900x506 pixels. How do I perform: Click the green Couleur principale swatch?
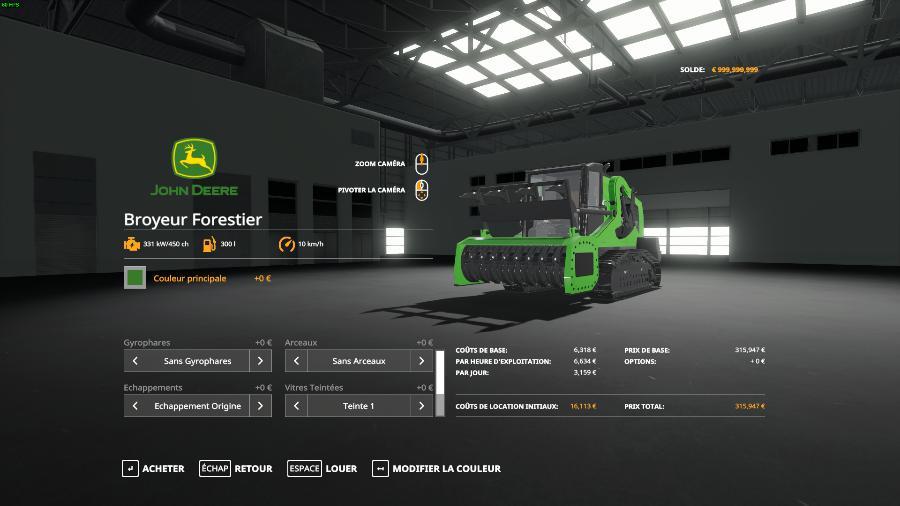[135, 278]
